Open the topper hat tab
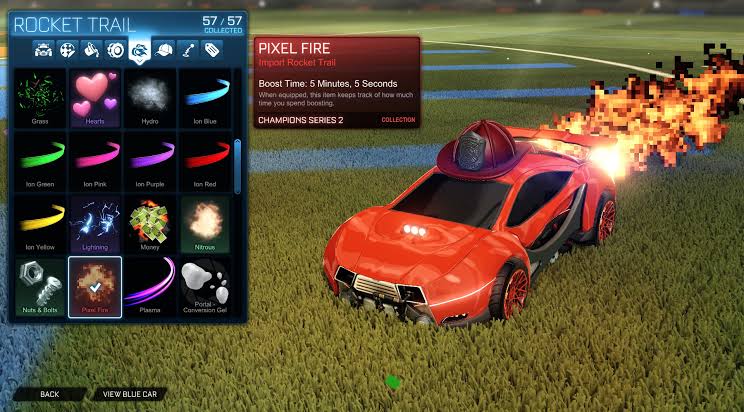Viewport: 744px width, 412px height. tap(164, 49)
